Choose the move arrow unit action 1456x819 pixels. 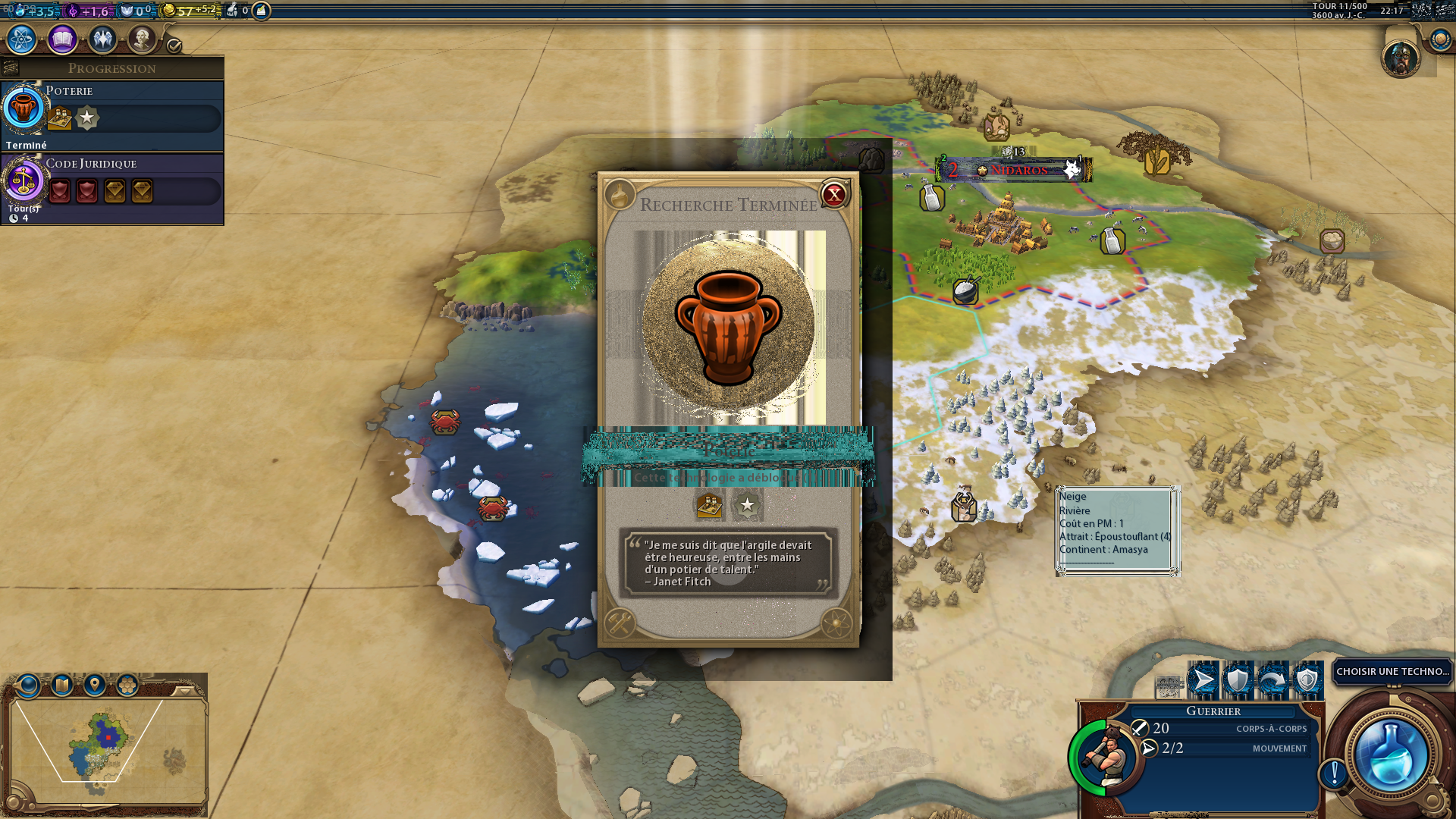point(1203,679)
